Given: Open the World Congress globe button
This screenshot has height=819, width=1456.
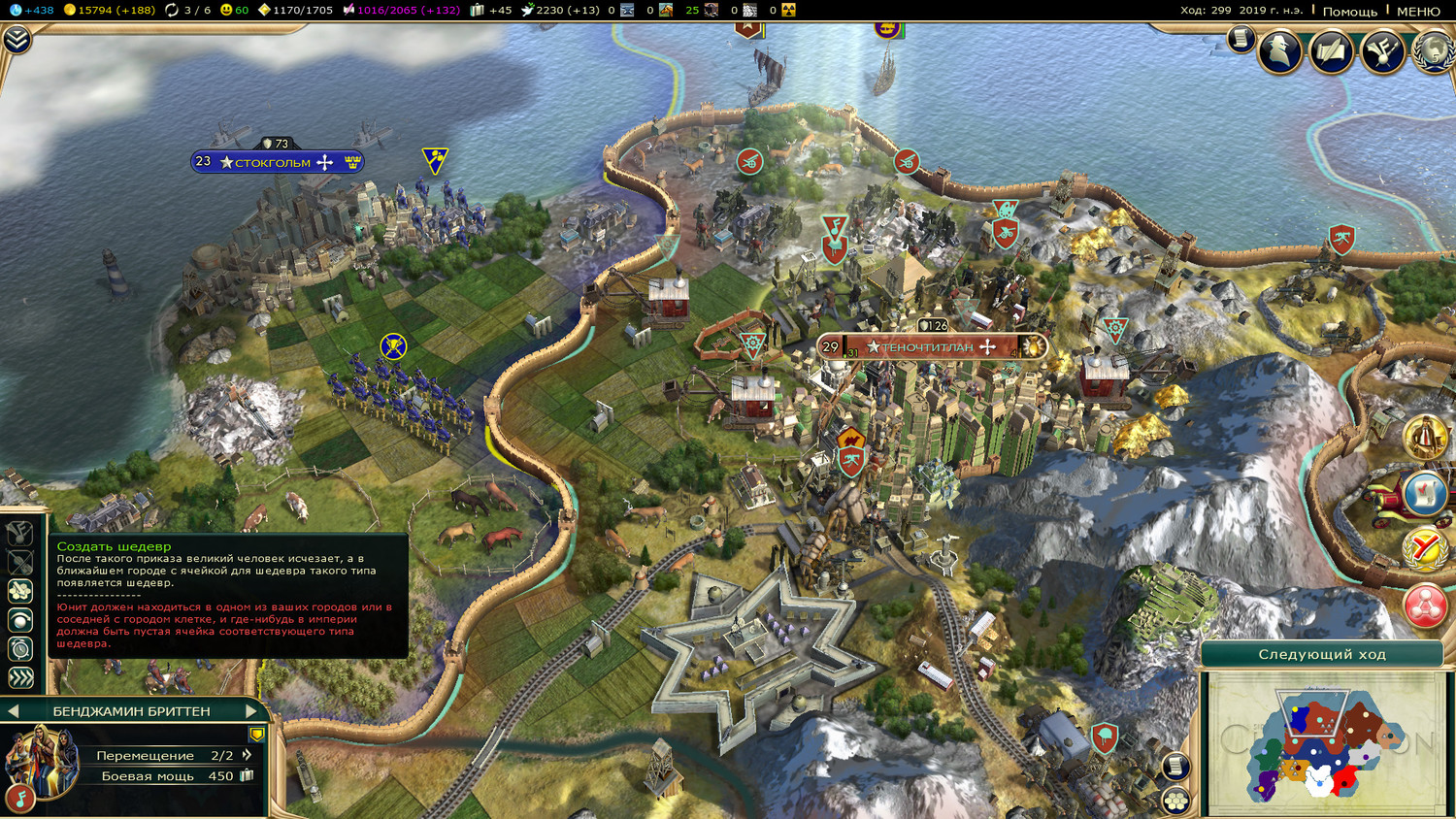Looking at the screenshot, I should 1434,51.
